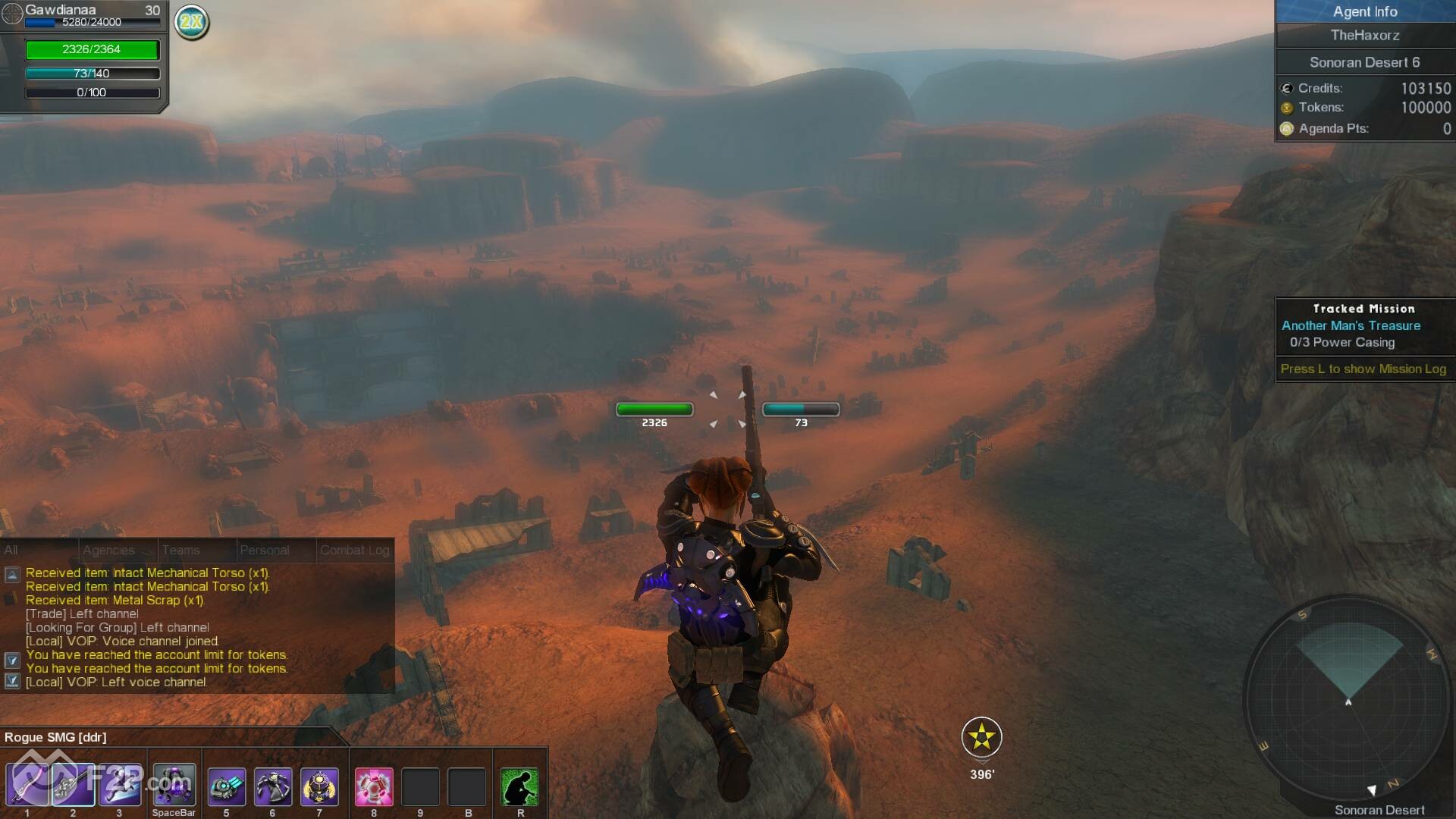Switch to the All chat tab
The width and height of the screenshot is (1456, 819).
coord(11,551)
